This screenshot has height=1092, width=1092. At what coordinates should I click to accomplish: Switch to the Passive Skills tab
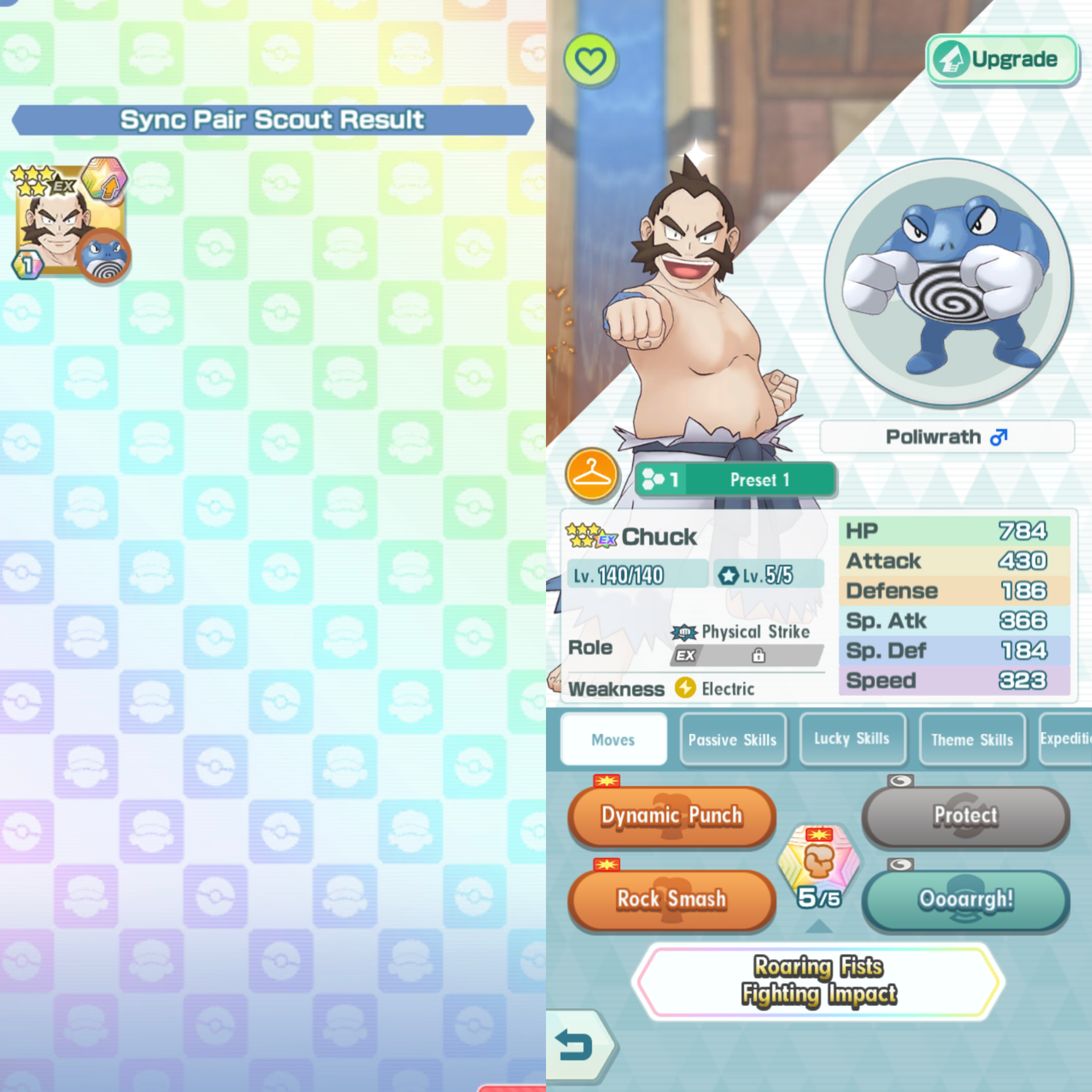pyautogui.click(x=733, y=739)
